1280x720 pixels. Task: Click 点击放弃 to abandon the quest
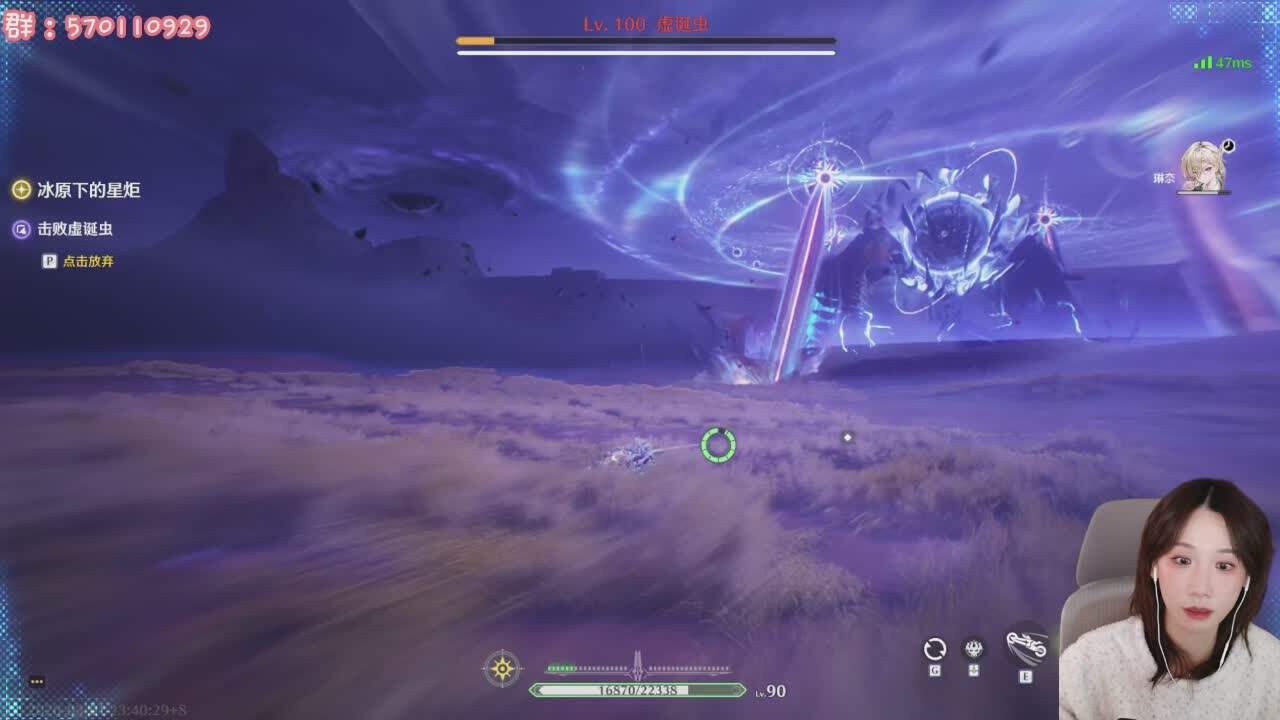(x=88, y=261)
